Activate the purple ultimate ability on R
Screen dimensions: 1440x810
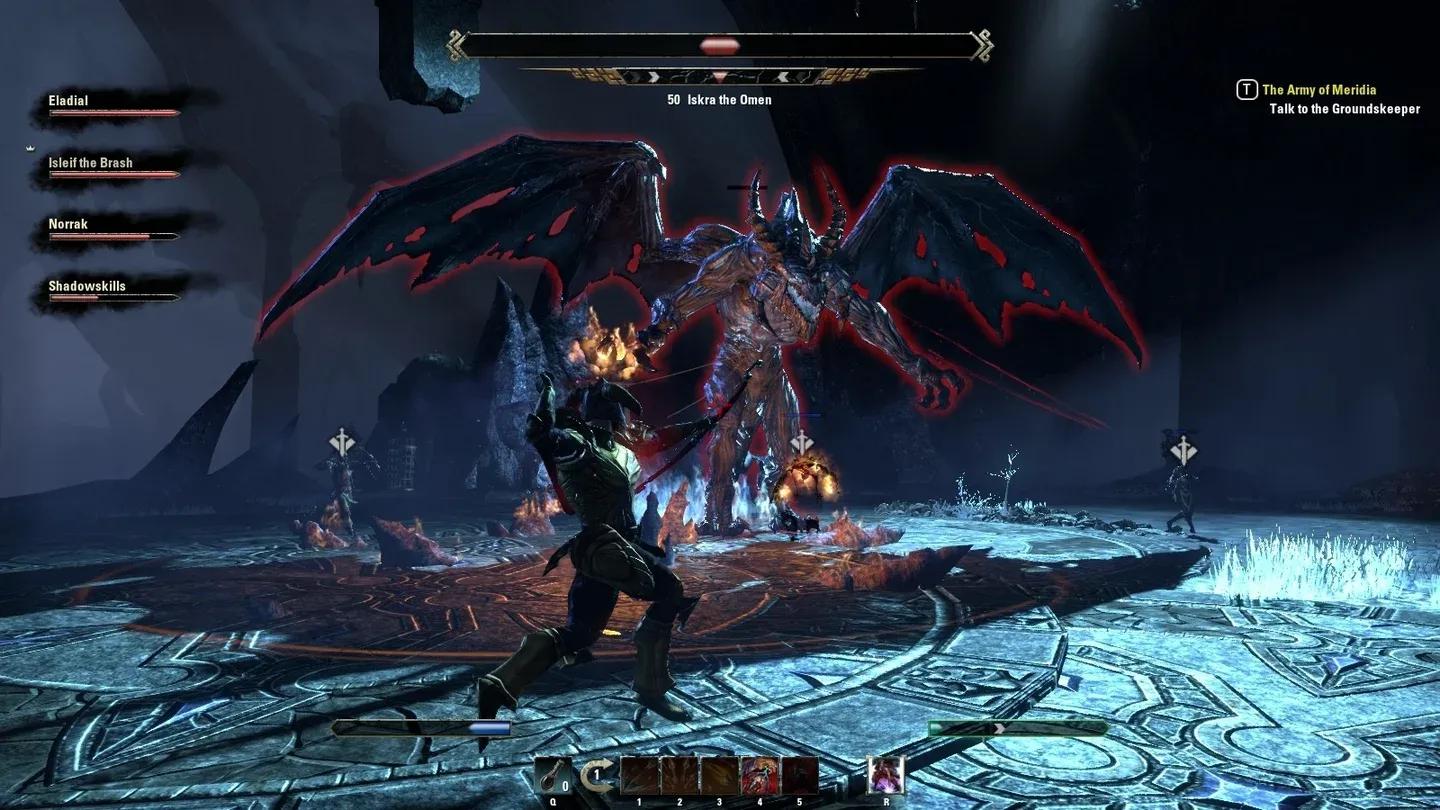(x=884, y=775)
